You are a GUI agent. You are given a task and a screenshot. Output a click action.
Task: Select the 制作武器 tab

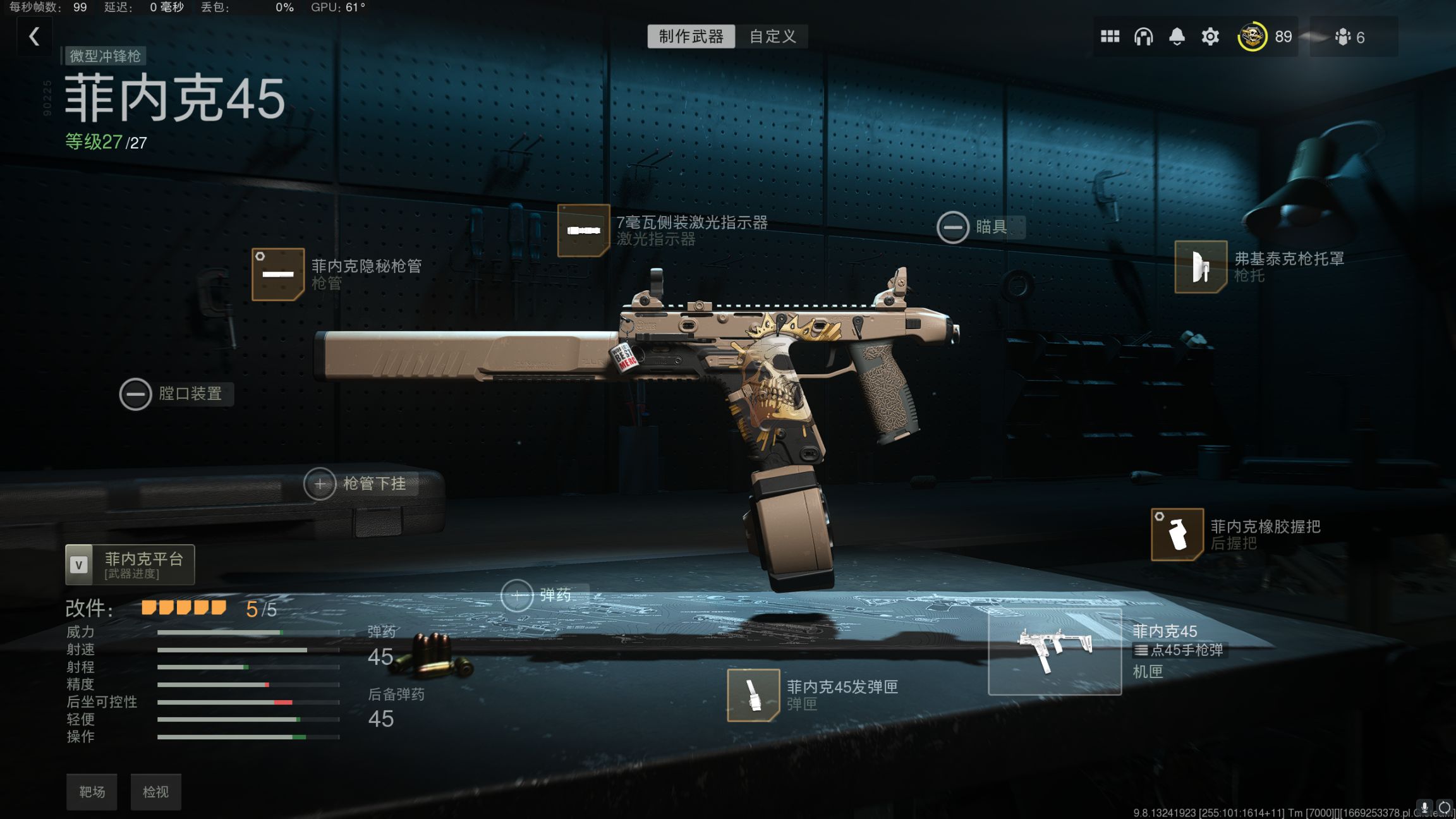(x=691, y=36)
